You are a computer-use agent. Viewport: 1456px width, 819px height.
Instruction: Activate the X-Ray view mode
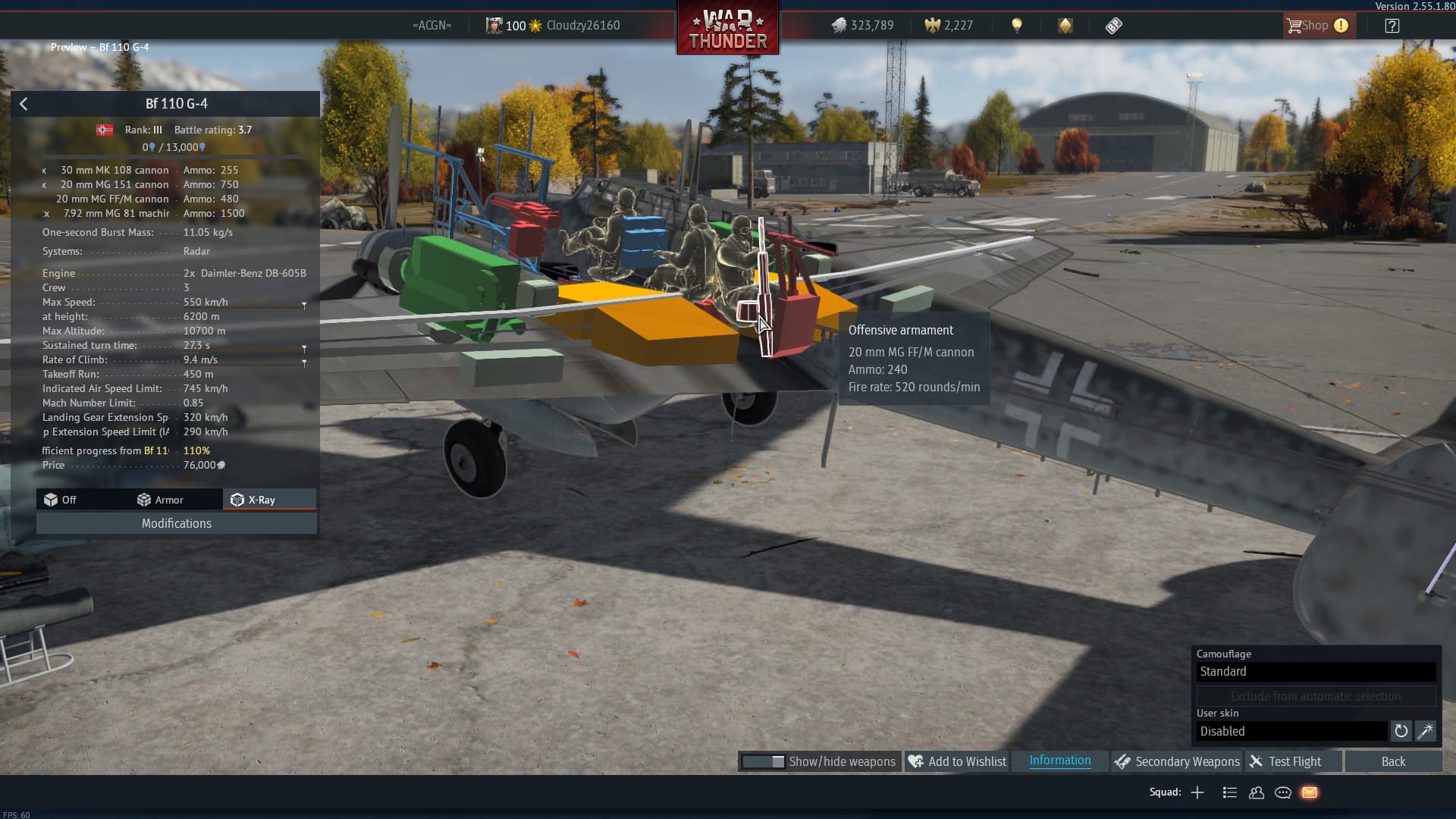pyautogui.click(x=254, y=500)
